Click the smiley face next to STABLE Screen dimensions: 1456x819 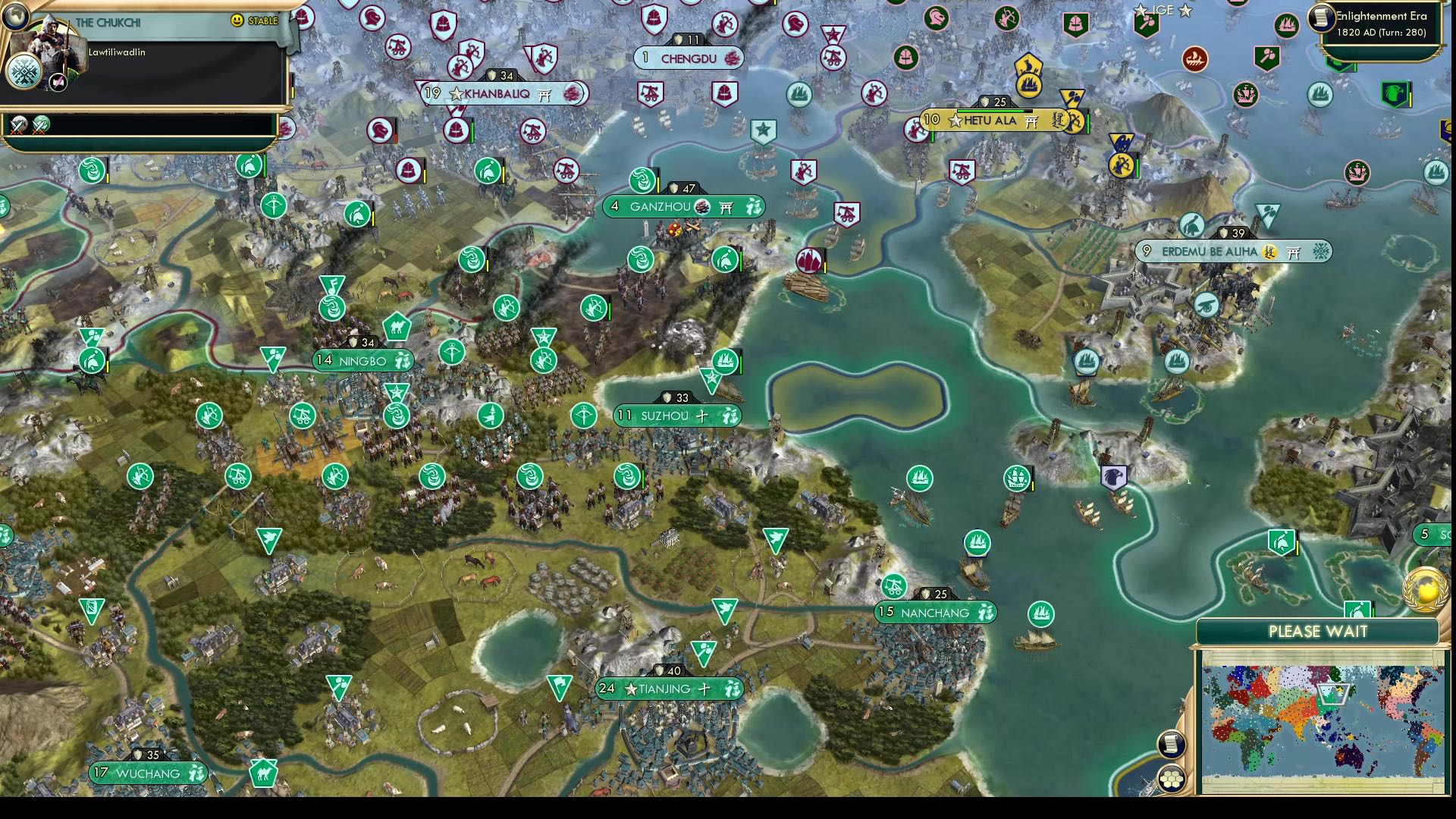point(236,21)
